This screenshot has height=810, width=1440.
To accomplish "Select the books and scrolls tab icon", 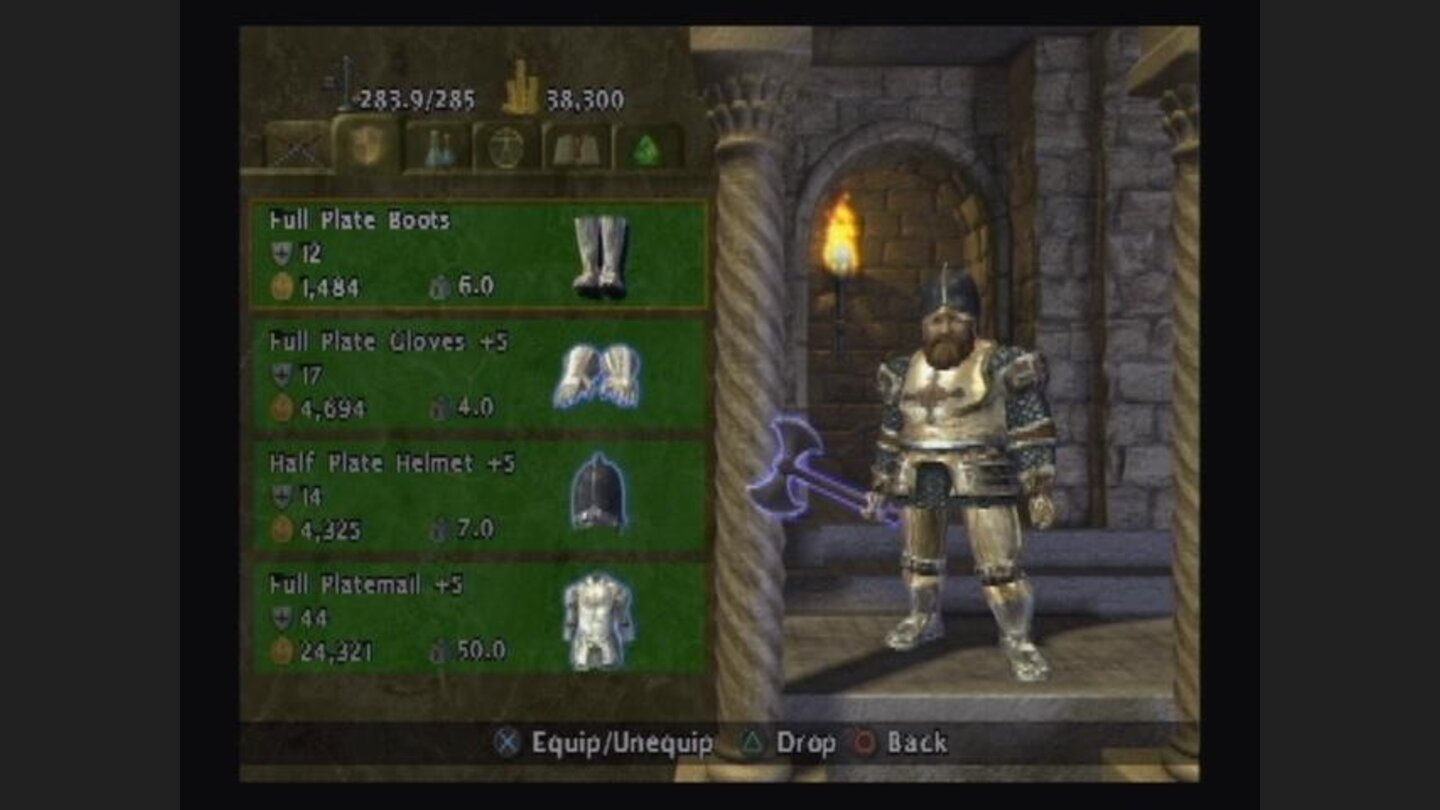I will 577,148.
